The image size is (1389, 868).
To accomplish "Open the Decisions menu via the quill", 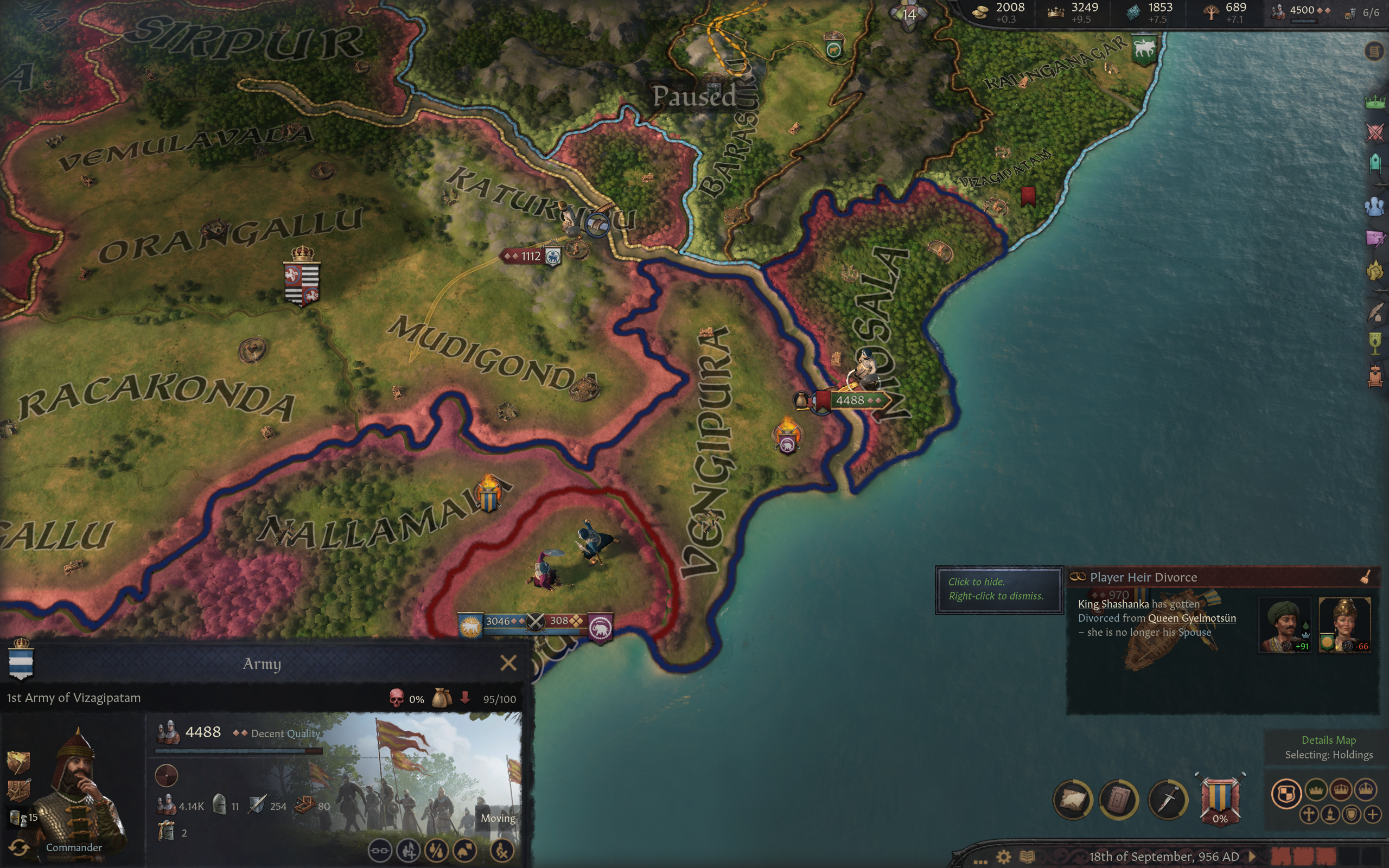I will [x=1375, y=313].
